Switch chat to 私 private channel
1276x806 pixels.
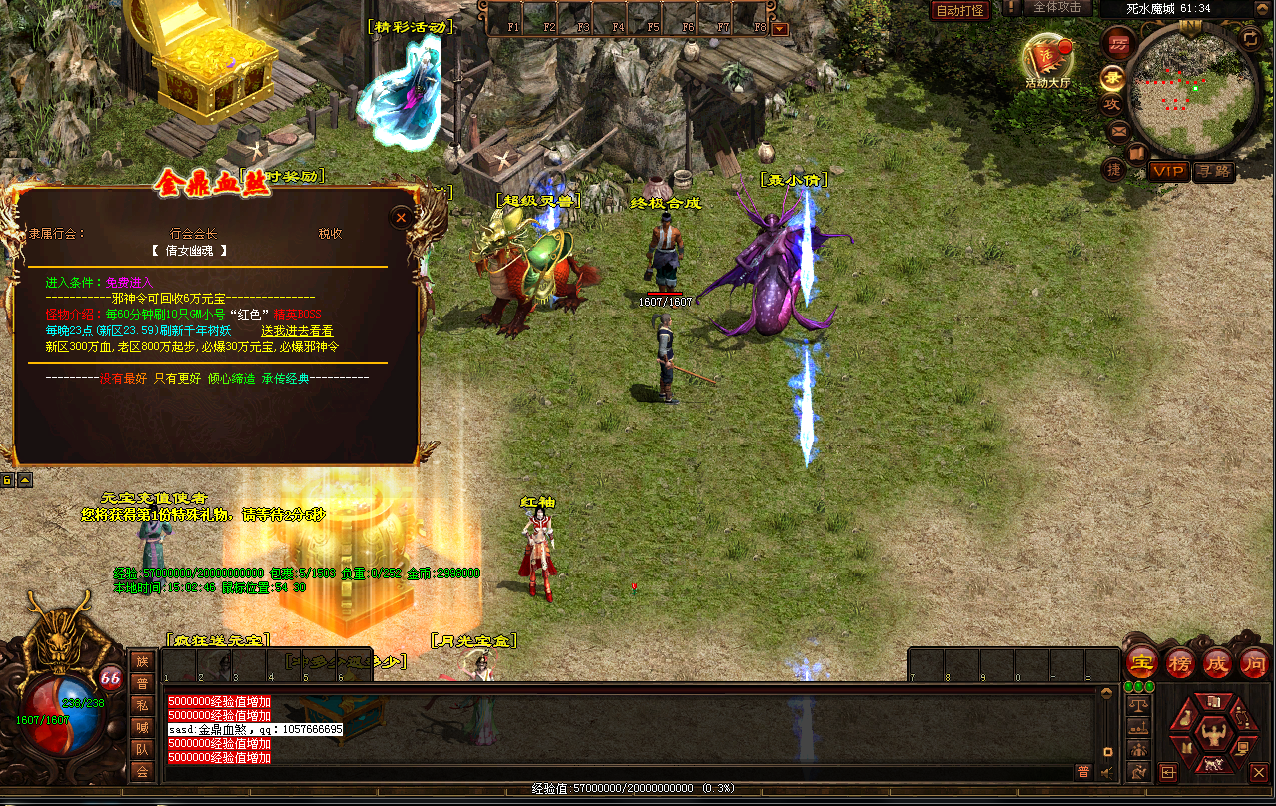pos(142,706)
